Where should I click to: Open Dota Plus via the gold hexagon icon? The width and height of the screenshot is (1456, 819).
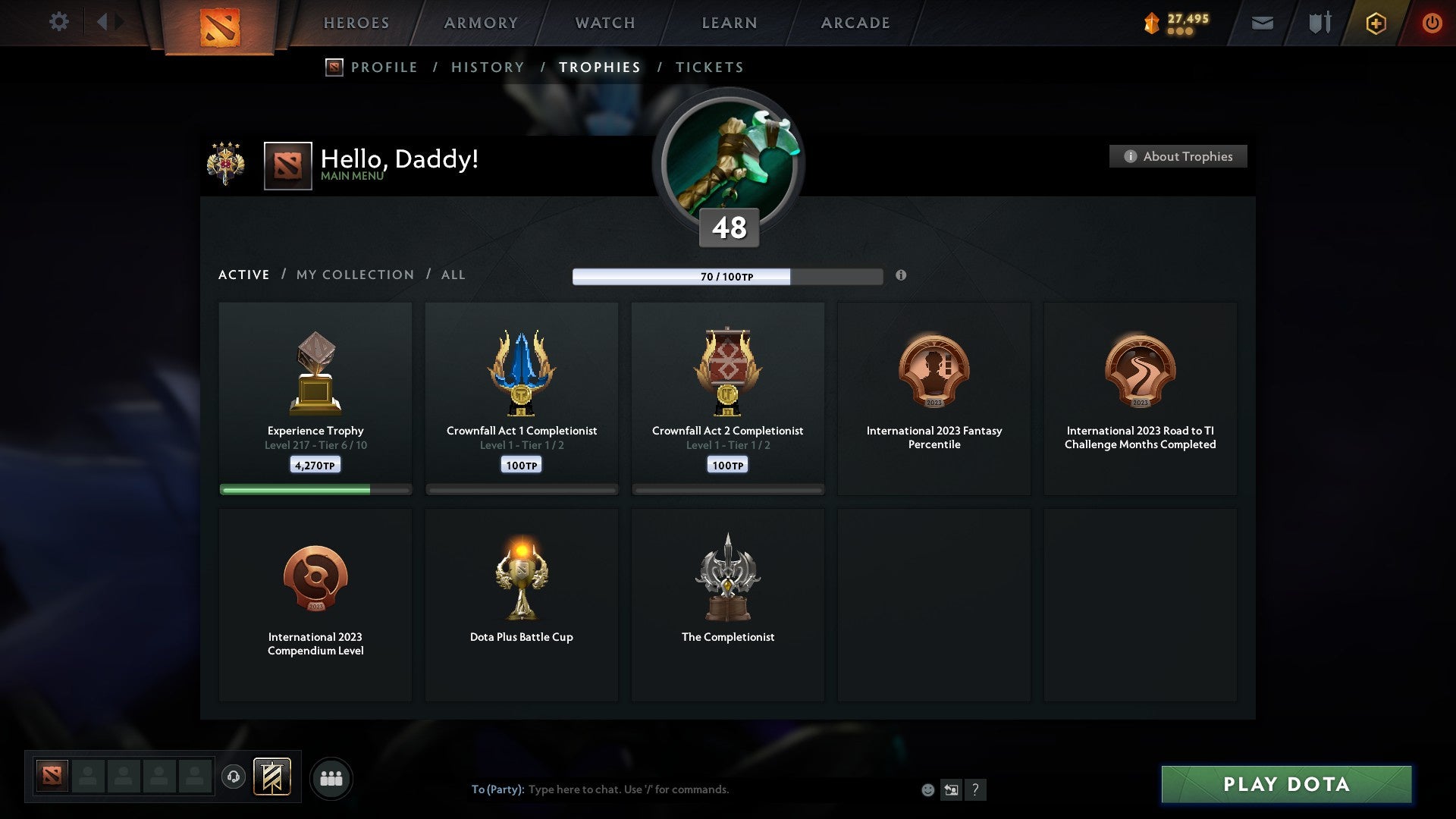click(1375, 23)
